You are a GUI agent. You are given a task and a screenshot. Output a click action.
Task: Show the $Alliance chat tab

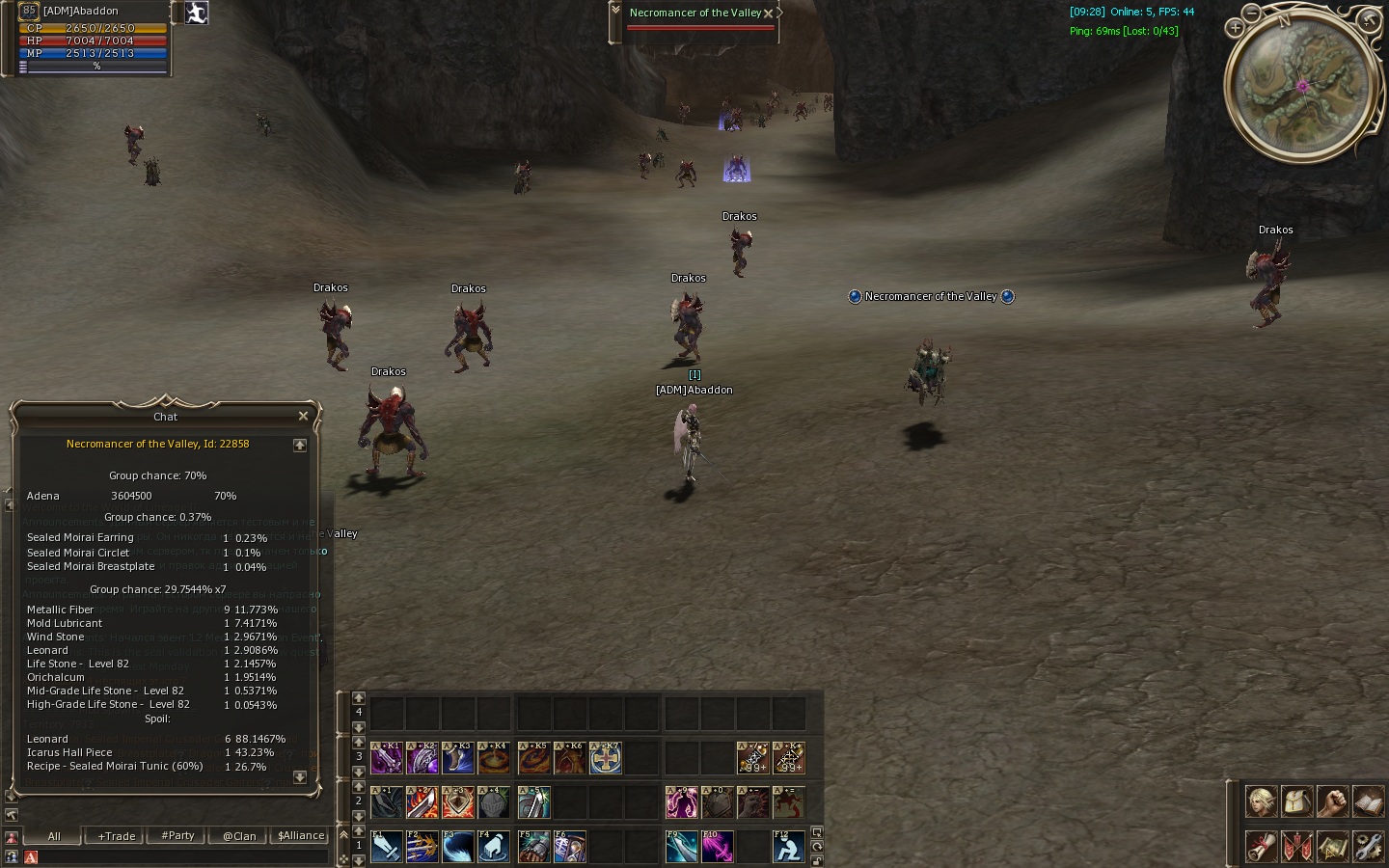click(x=301, y=836)
